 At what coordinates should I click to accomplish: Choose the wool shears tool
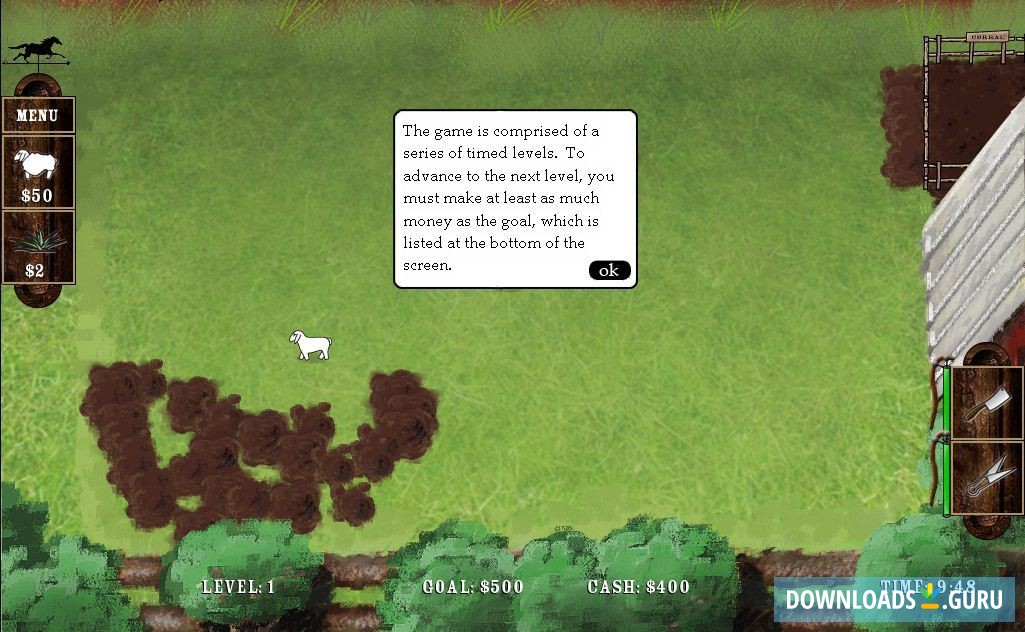click(986, 477)
